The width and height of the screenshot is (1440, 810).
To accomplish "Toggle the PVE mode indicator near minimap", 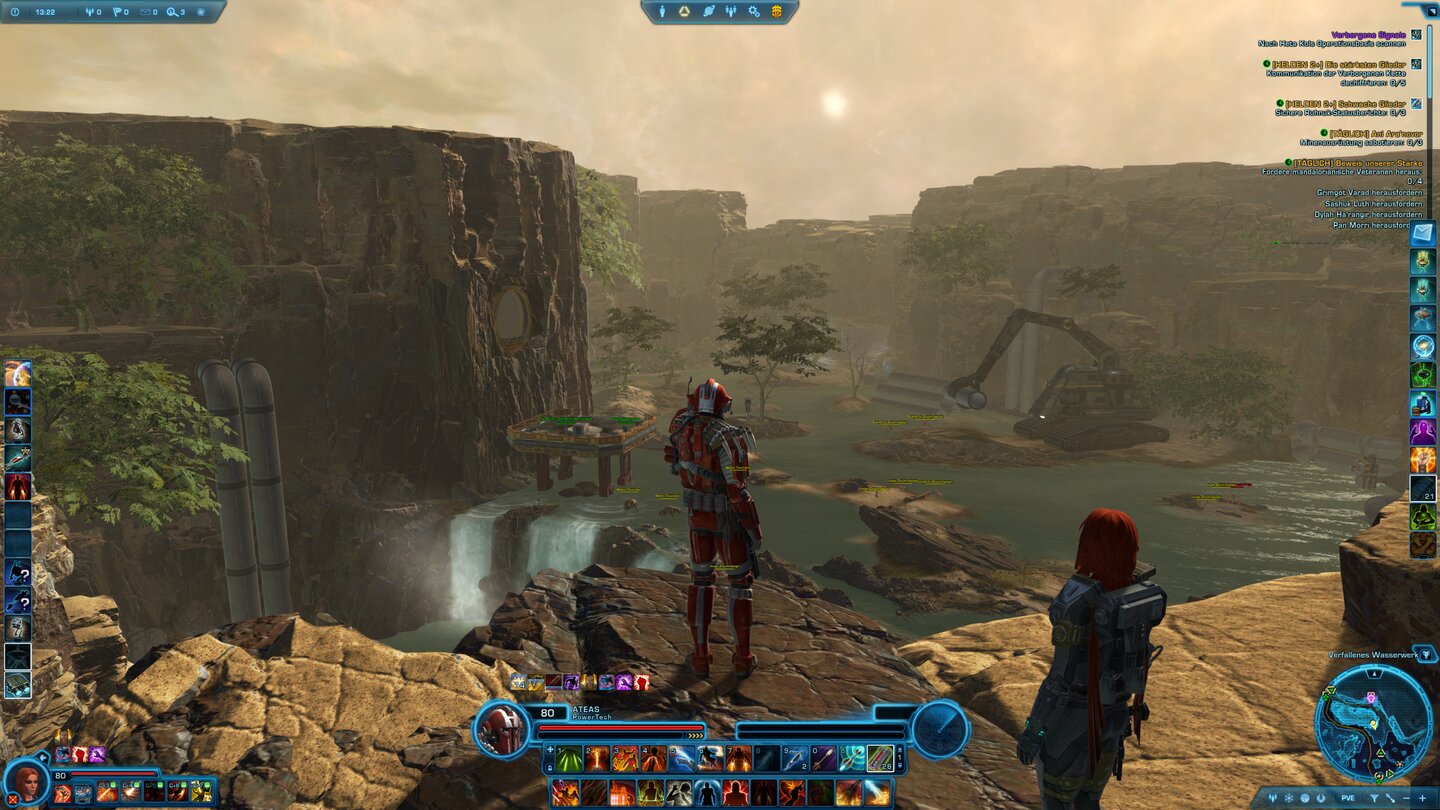I will [1349, 797].
